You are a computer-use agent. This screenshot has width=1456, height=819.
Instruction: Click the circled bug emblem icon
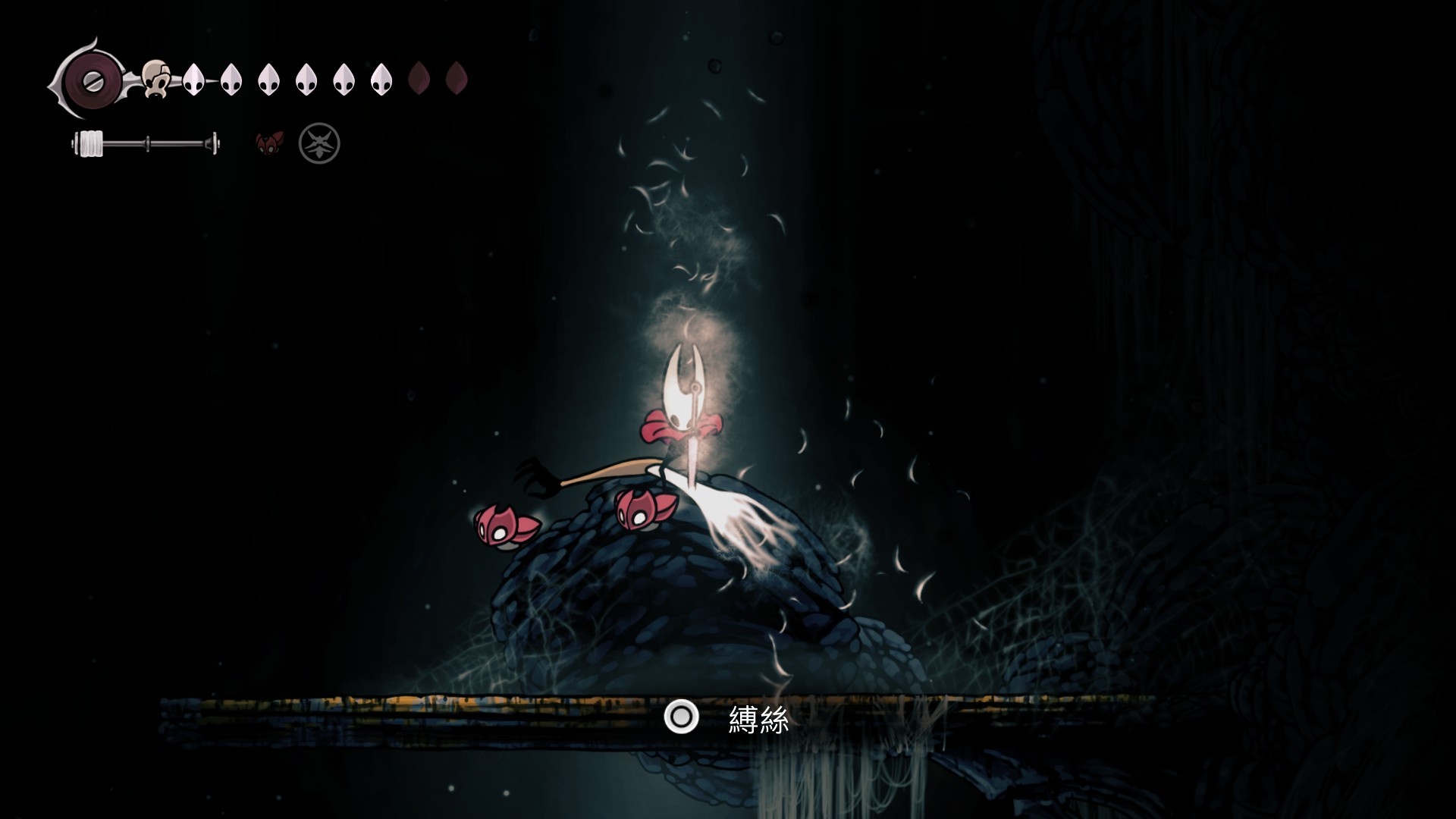tap(319, 143)
